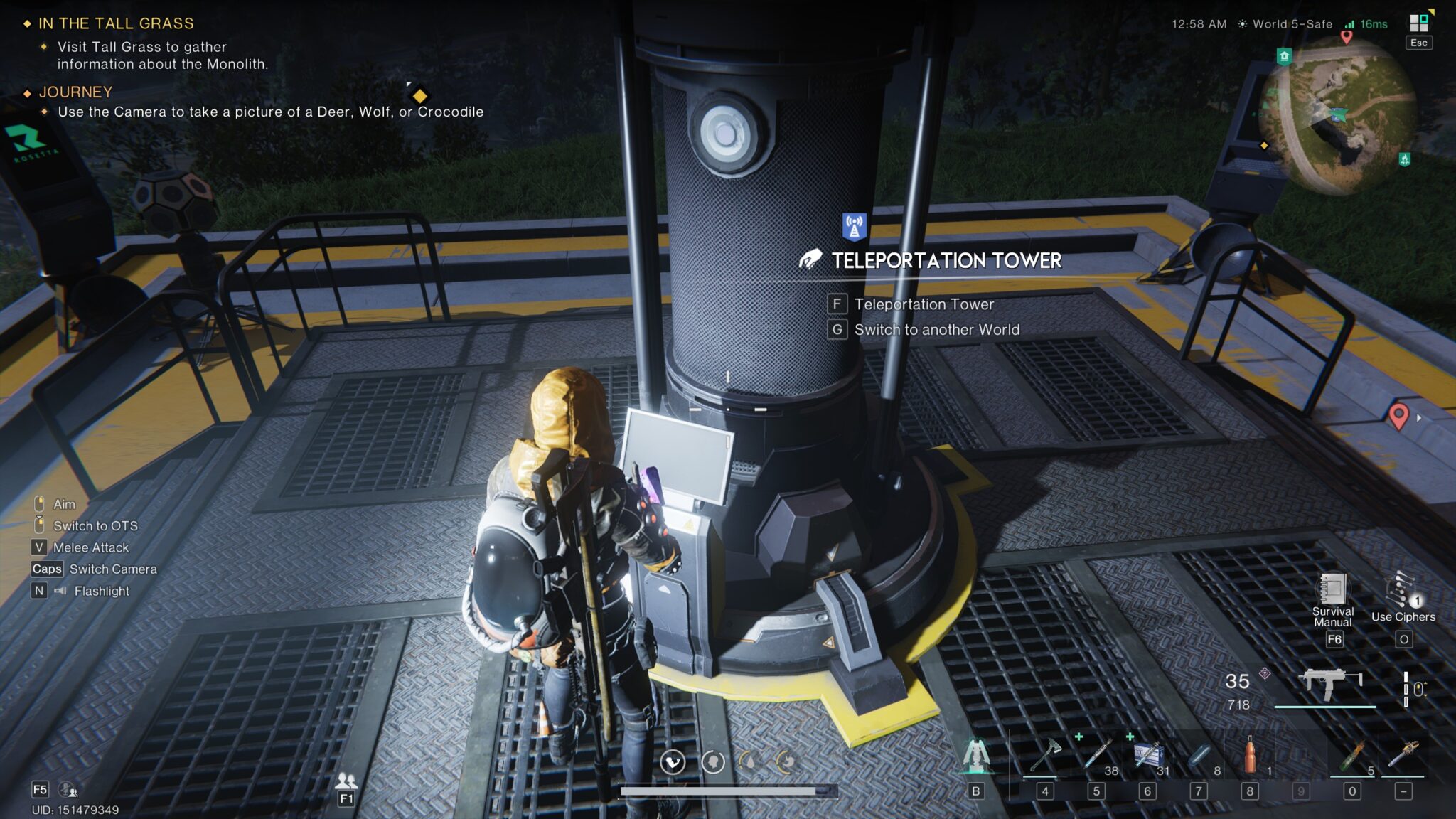Select the orange bottle drink slot
Viewport: 1456px width, 819px height.
1250,755
